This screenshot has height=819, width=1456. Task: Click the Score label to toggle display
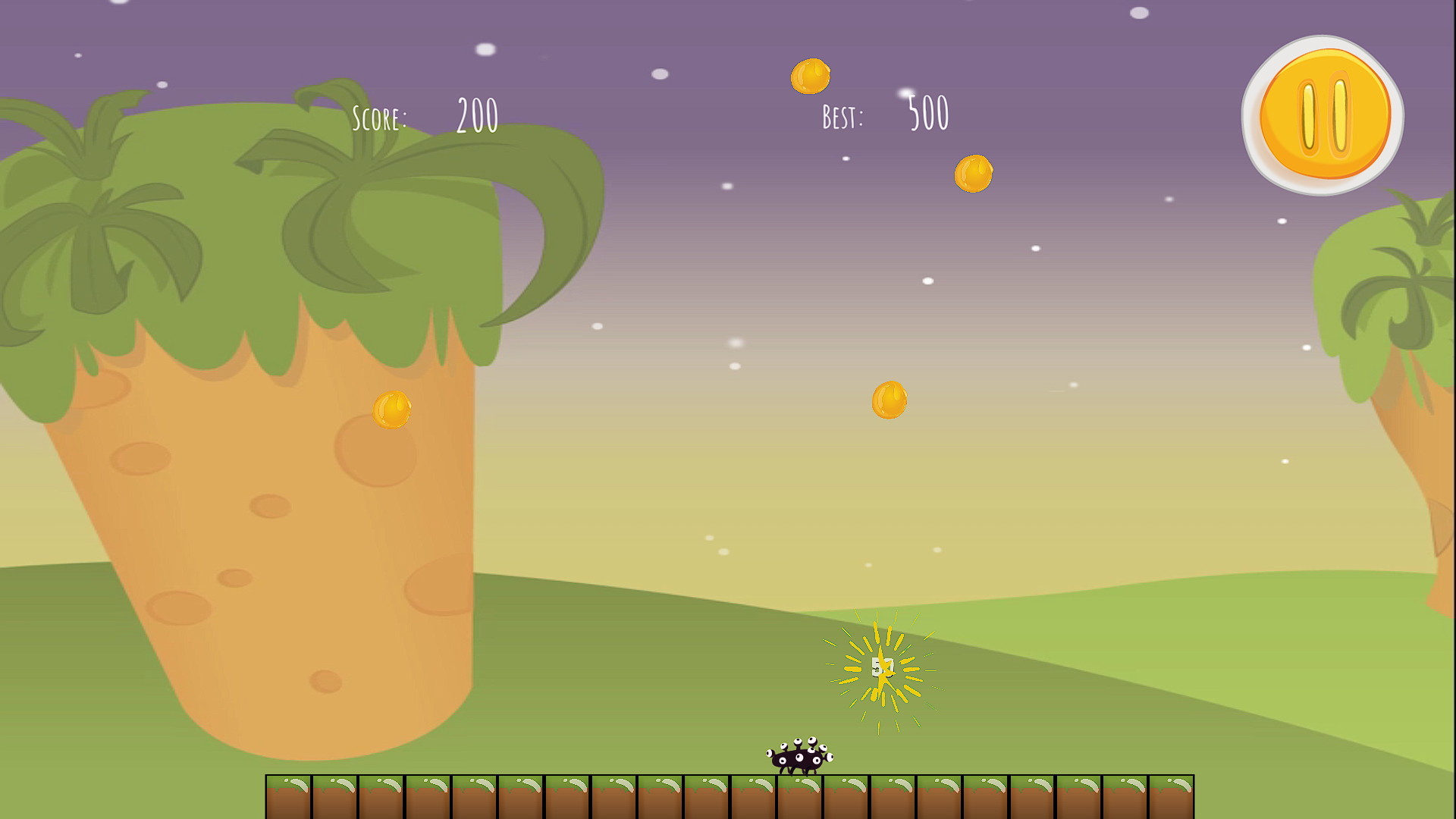pos(381,116)
